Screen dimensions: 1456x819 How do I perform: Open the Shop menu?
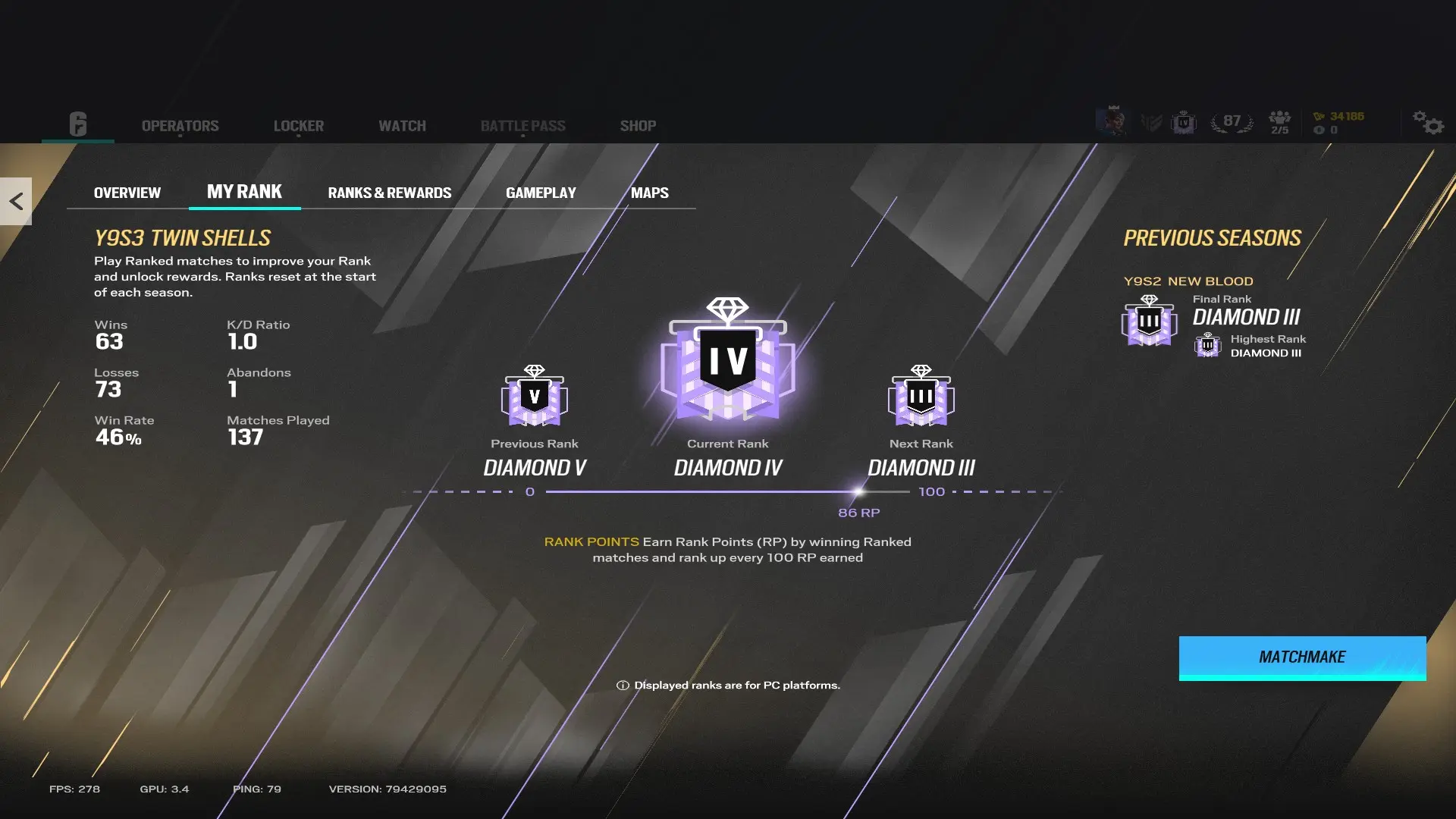(638, 126)
